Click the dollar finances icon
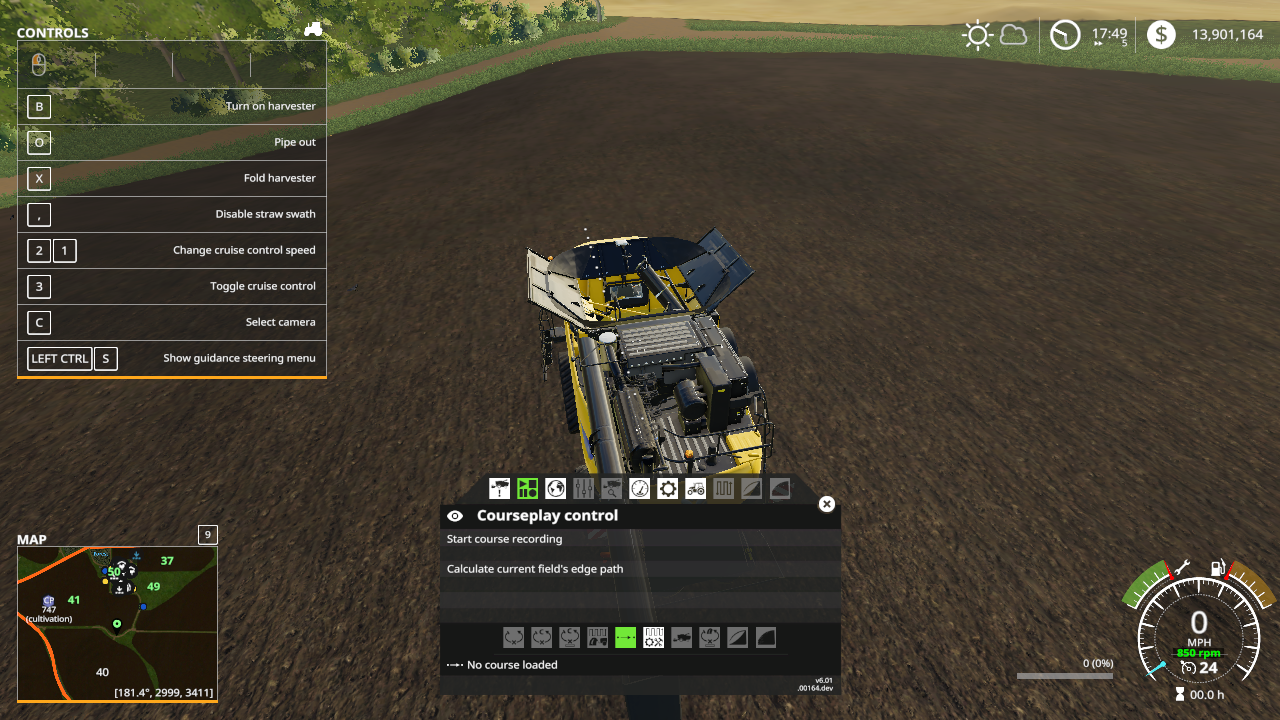 point(1159,35)
